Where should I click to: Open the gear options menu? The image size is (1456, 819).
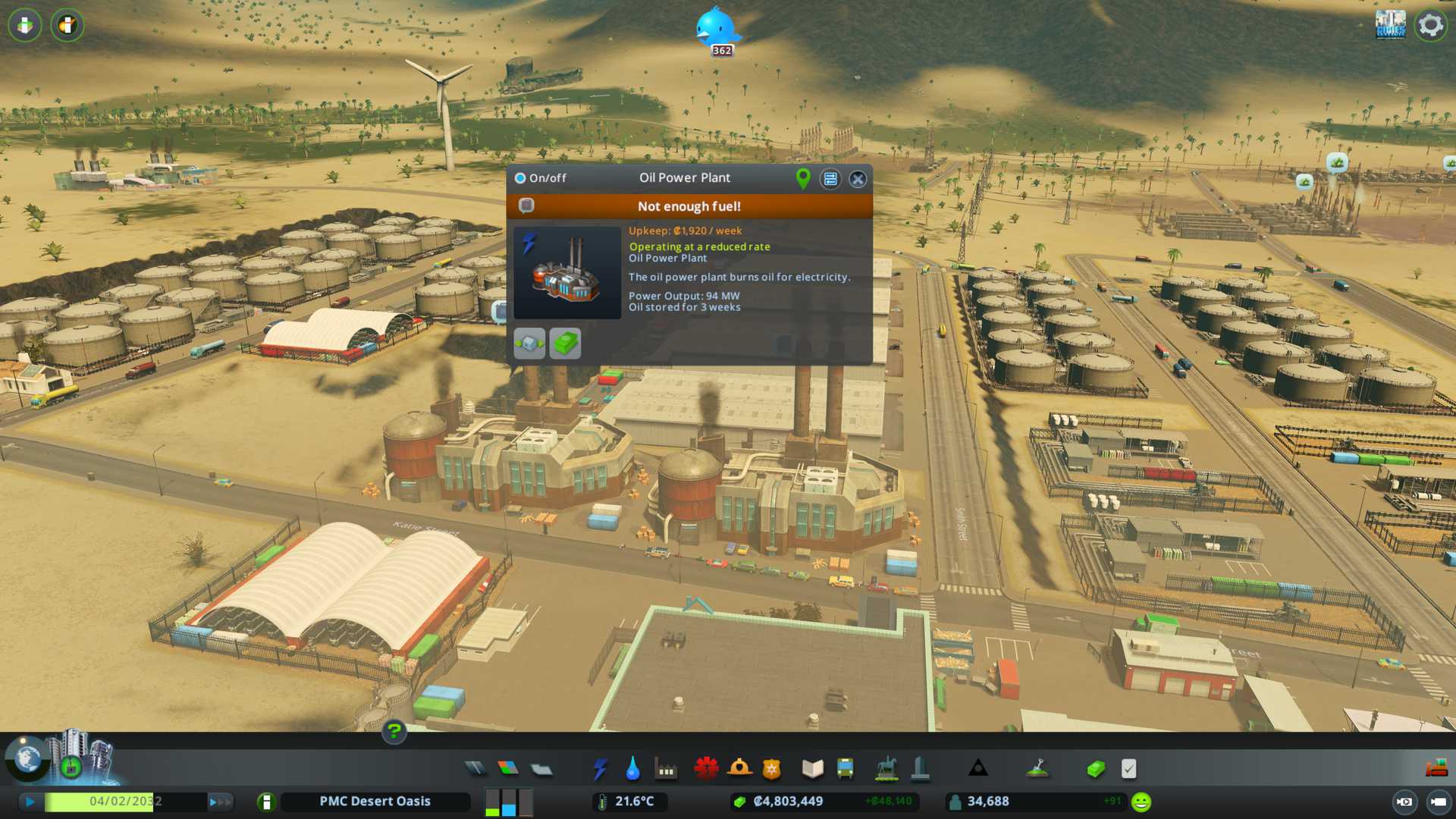click(1430, 25)
